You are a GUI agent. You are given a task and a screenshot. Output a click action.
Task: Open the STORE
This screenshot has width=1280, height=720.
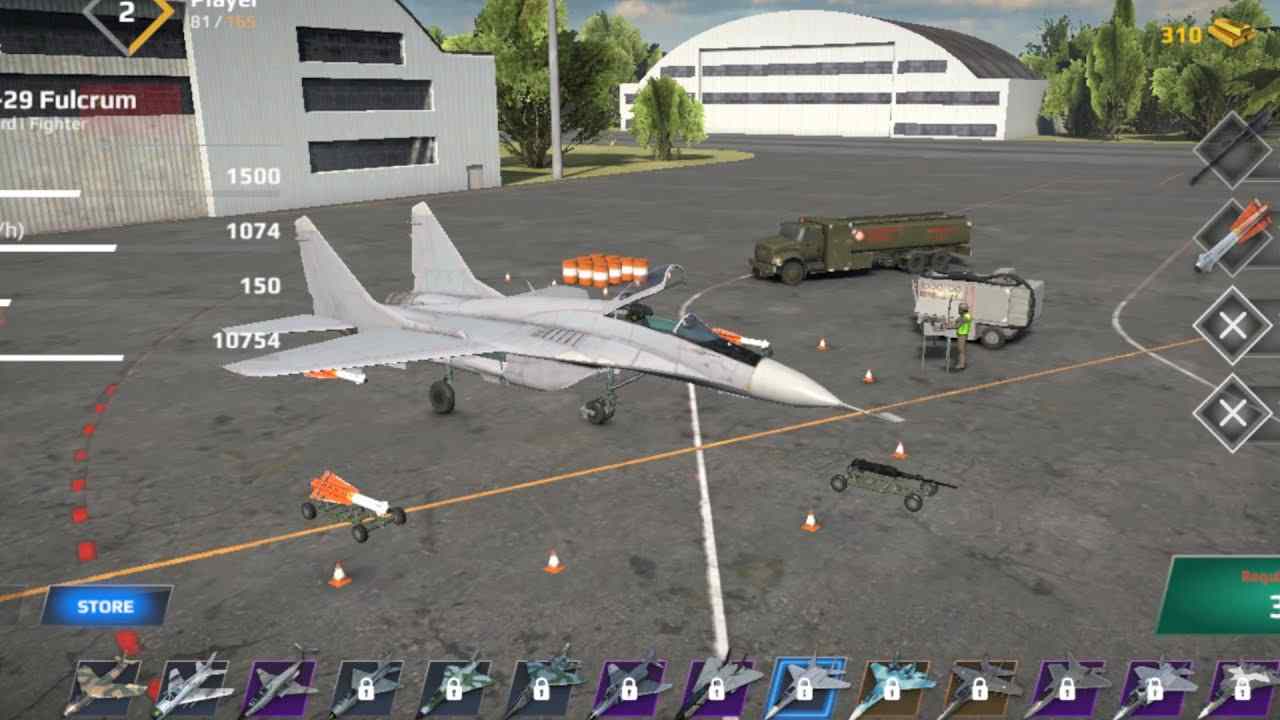105,605
